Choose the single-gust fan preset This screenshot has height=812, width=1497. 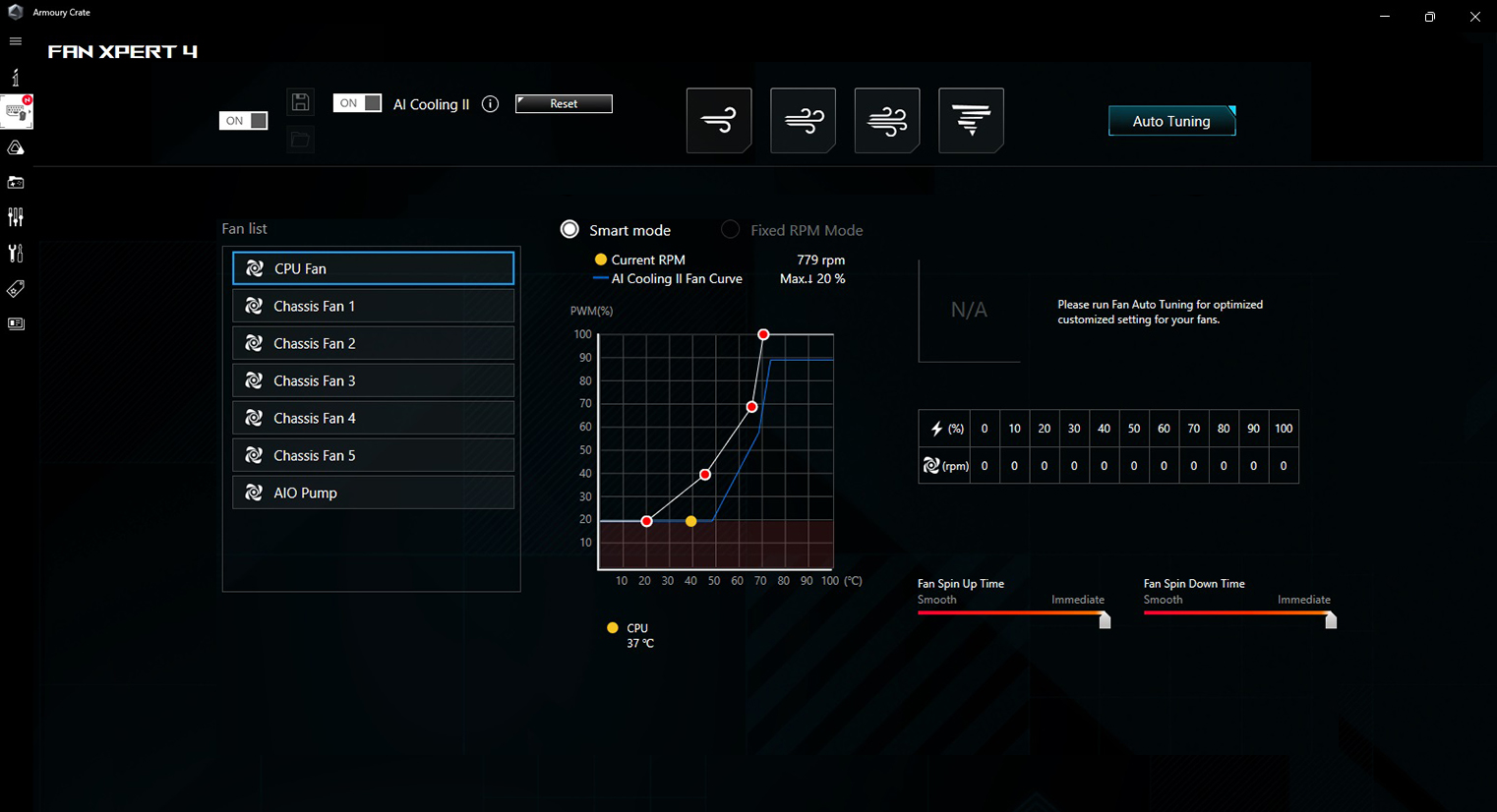point(719,121)
